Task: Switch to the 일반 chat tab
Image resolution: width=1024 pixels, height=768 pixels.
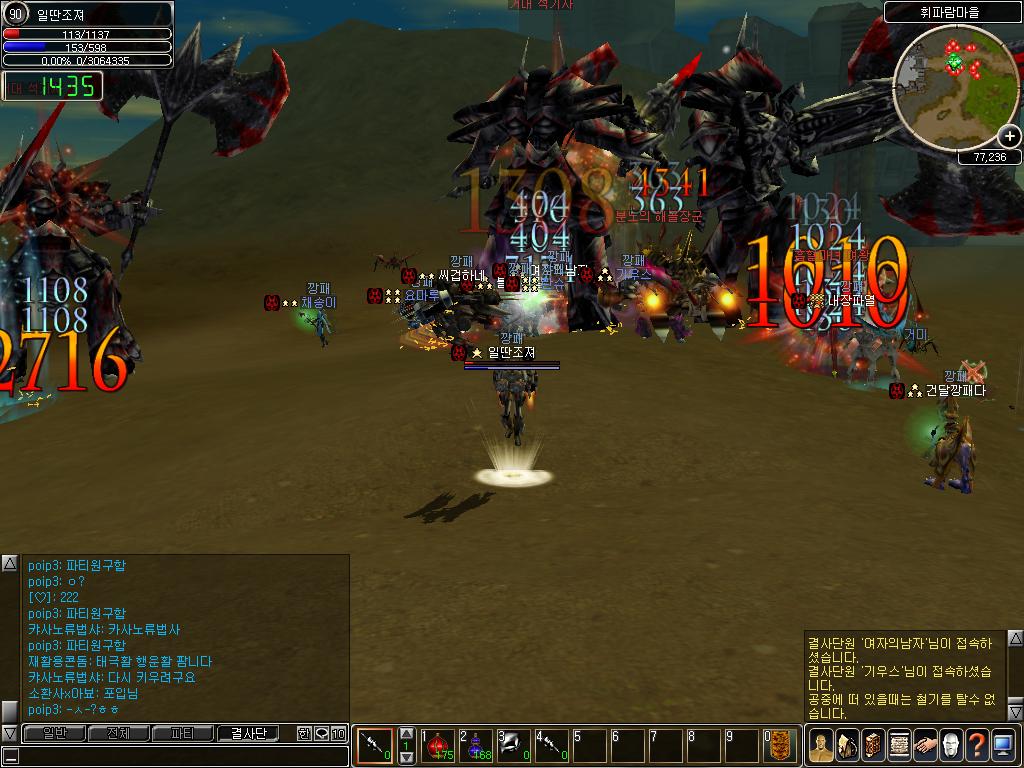Action: pos(53,733)
